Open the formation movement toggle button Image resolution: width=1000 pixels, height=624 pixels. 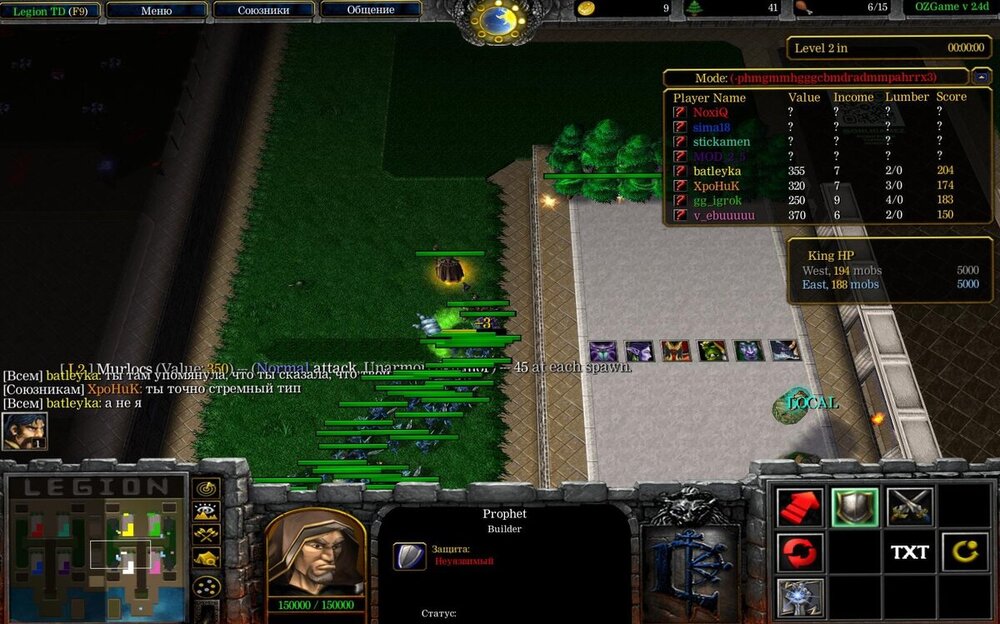tap(207, 585)
